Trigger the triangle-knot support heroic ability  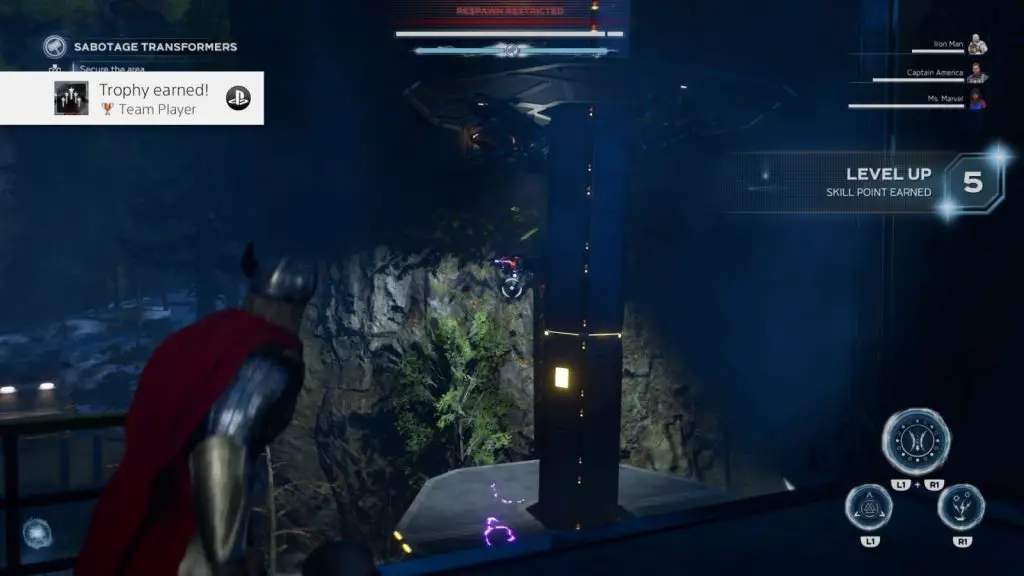[x=871, y=507]
